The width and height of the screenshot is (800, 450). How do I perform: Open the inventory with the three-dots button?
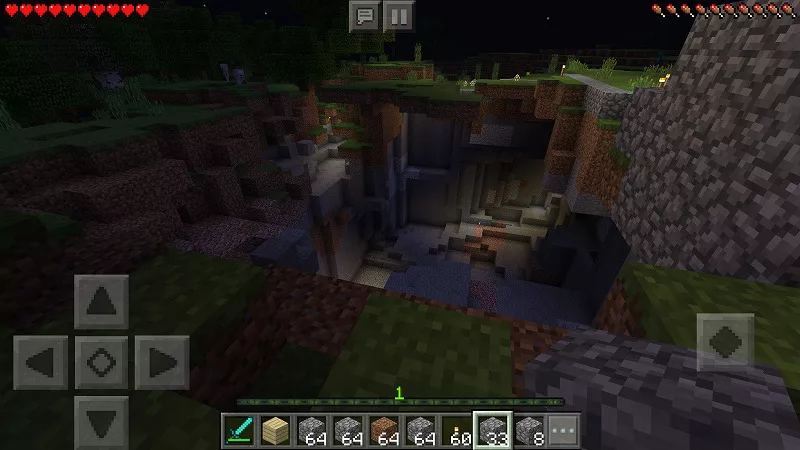coord(564,431)
